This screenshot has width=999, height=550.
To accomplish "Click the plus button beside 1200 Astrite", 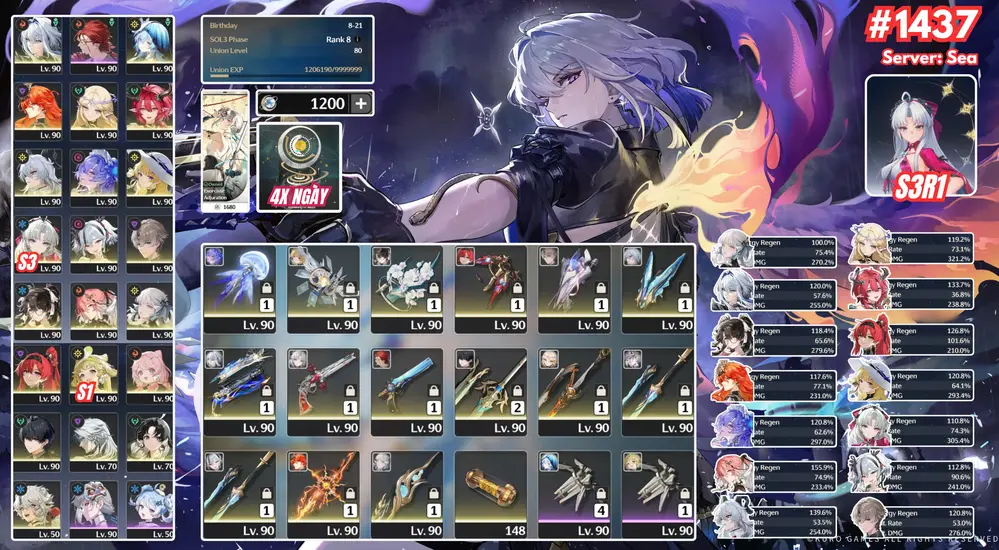I will [x=360, y=103].
